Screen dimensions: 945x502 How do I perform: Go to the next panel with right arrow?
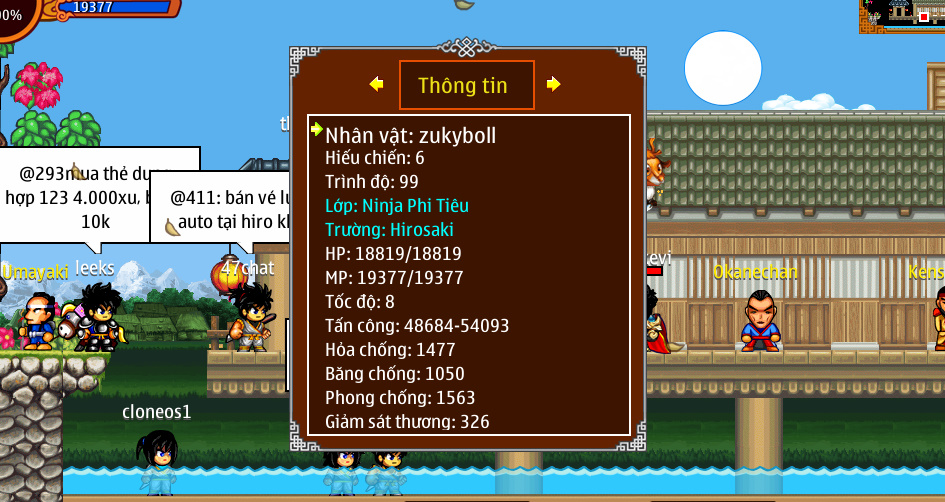pyautogui.click(x=553, y=84)
